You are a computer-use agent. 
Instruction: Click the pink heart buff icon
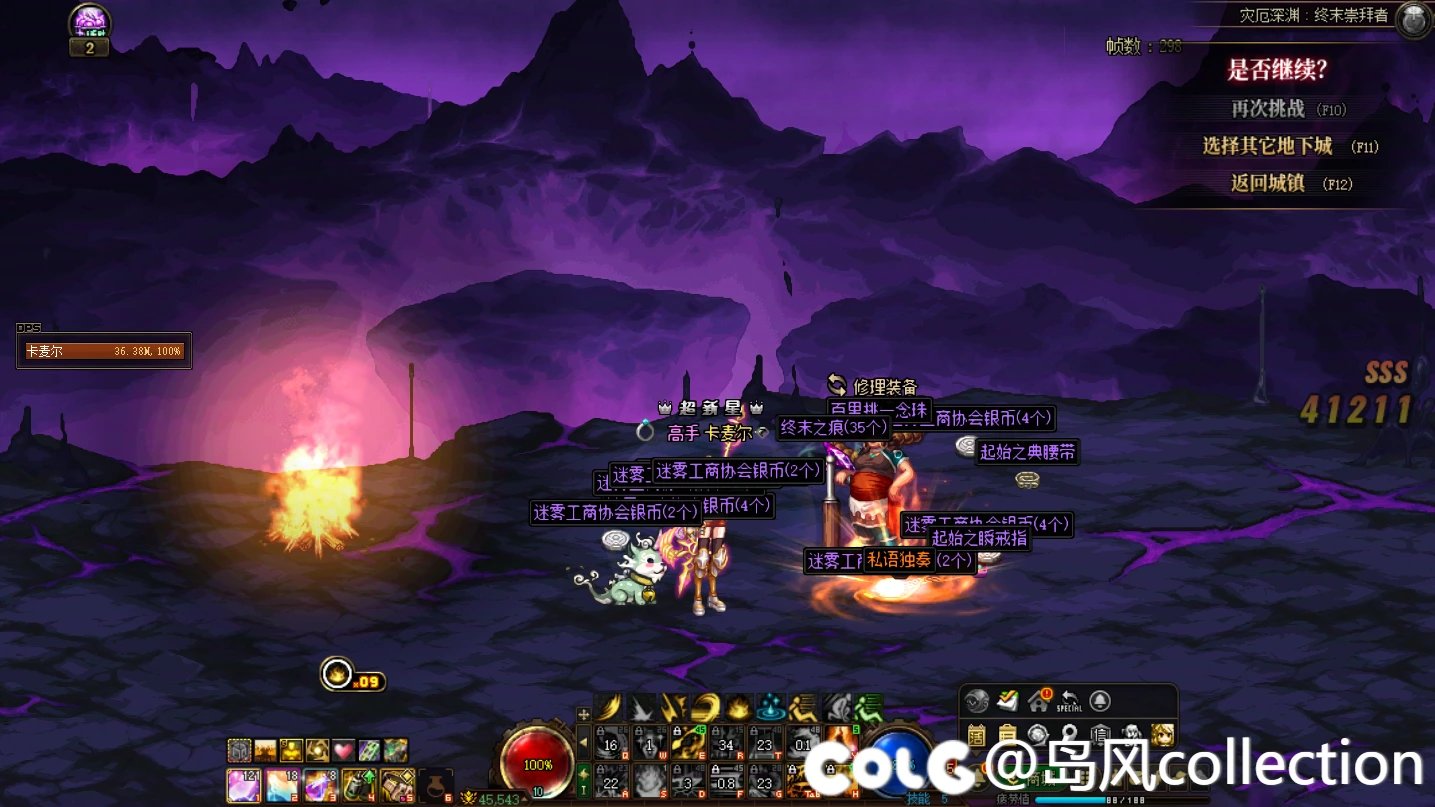(x=344, y=750)
